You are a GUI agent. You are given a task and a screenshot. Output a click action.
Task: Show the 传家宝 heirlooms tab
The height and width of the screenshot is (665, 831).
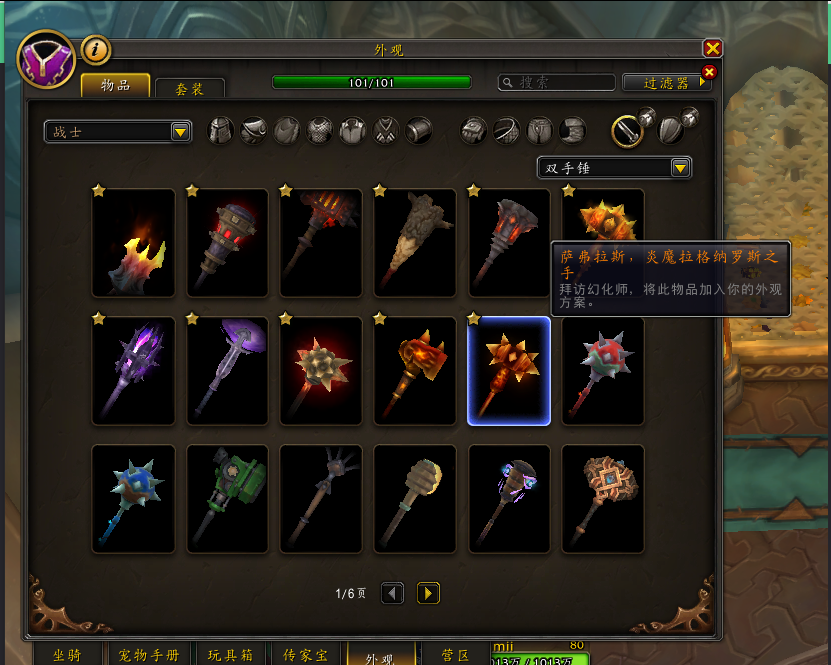305,655
